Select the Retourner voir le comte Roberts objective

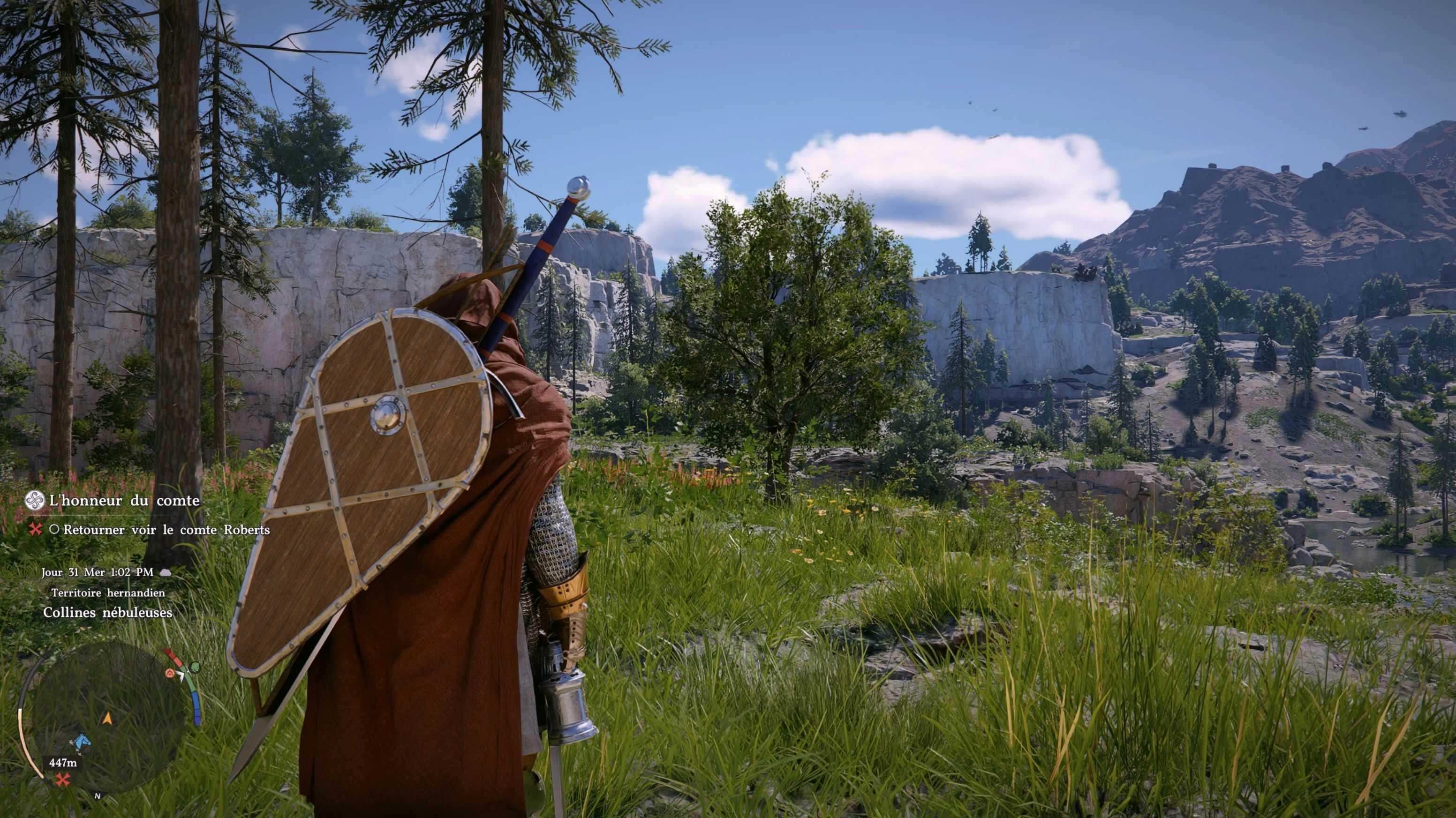pyautogui.click(x=166, y=530)
